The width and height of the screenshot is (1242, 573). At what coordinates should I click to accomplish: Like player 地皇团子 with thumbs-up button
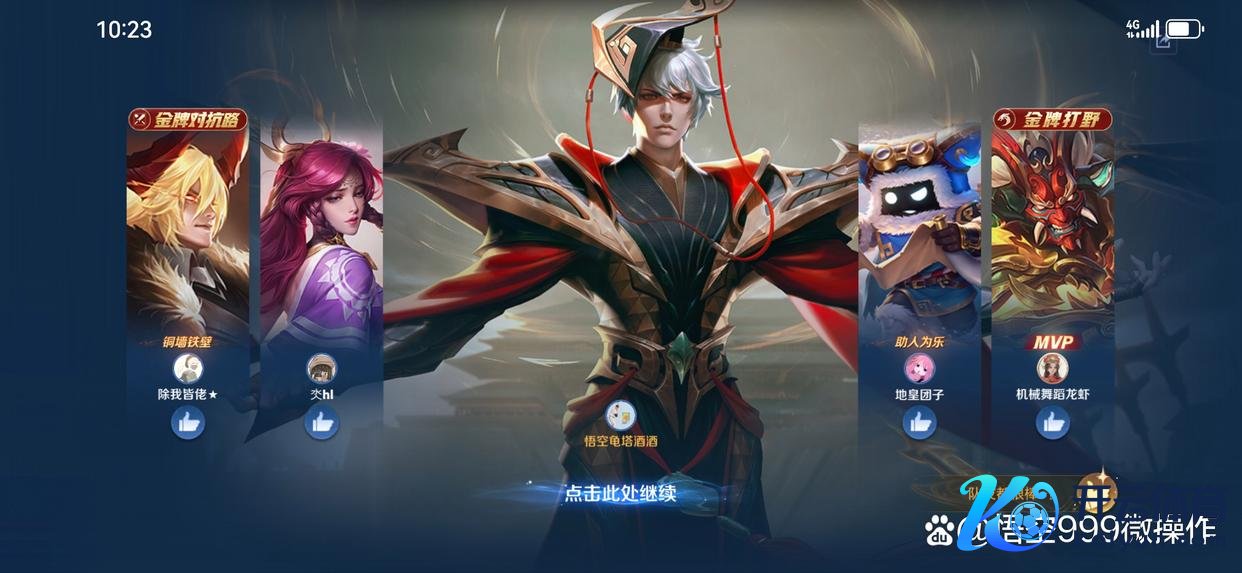919,424
